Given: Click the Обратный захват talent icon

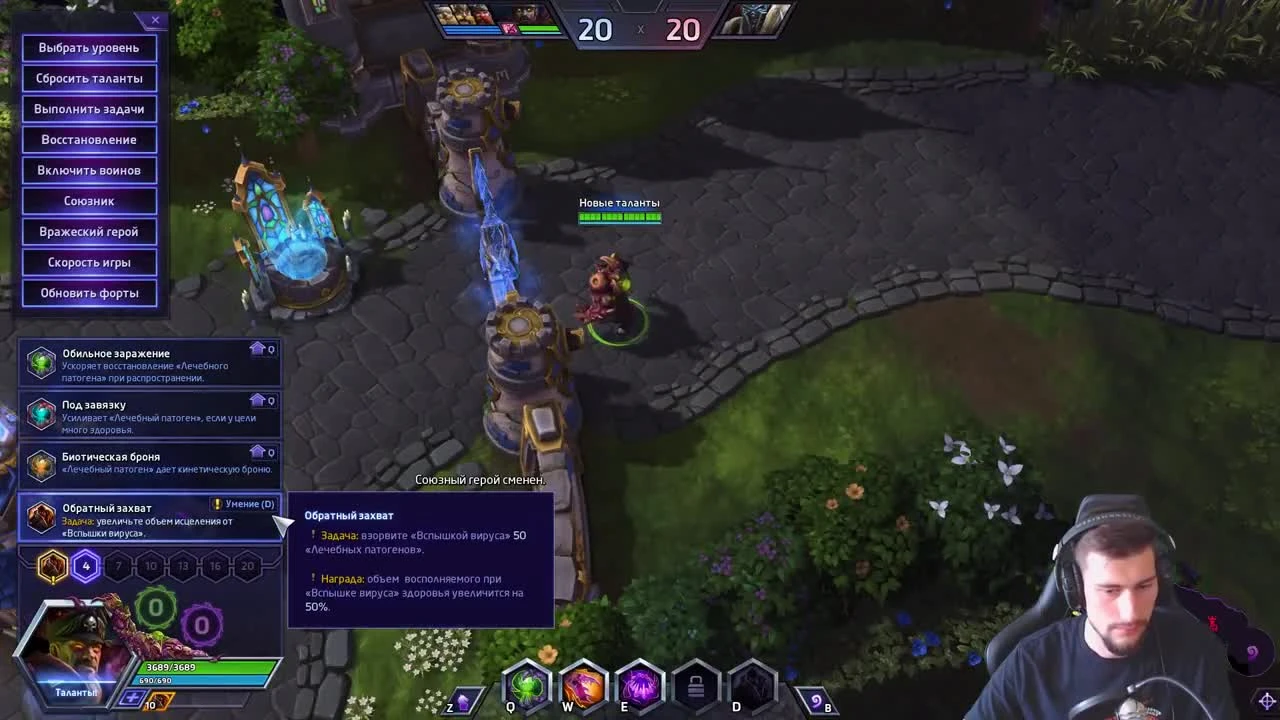Looking at the screenshot, I should pyautogui.click(x=41, y=515).
